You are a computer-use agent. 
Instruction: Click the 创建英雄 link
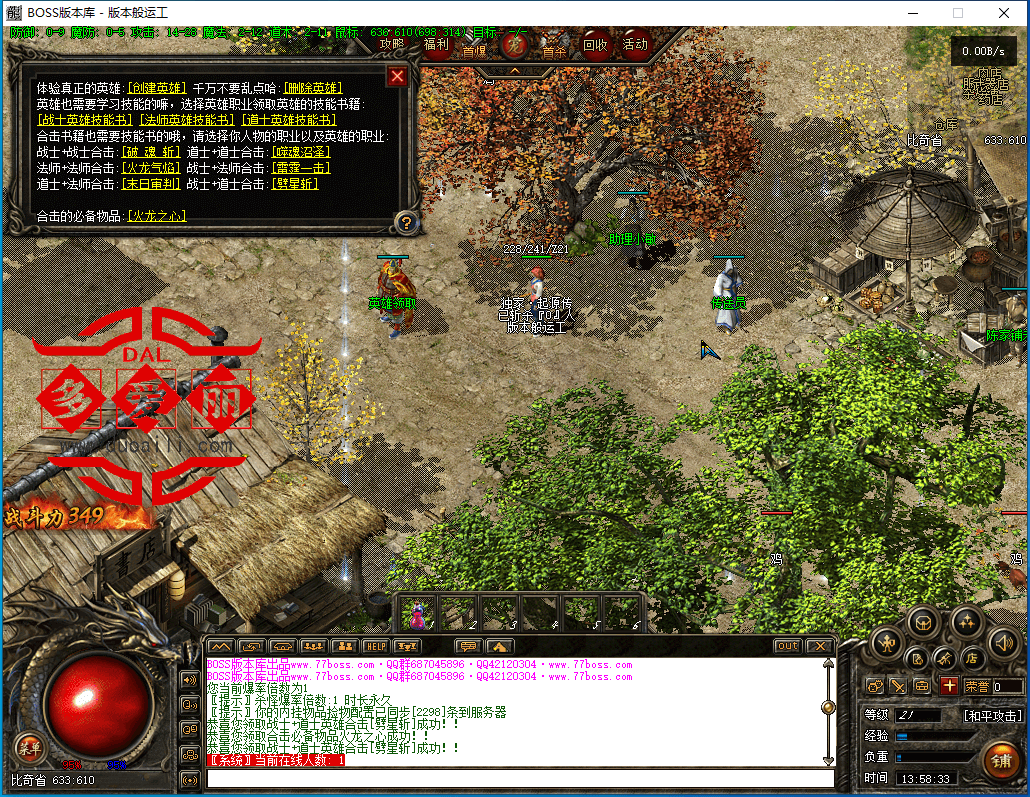tap(158, 88)
